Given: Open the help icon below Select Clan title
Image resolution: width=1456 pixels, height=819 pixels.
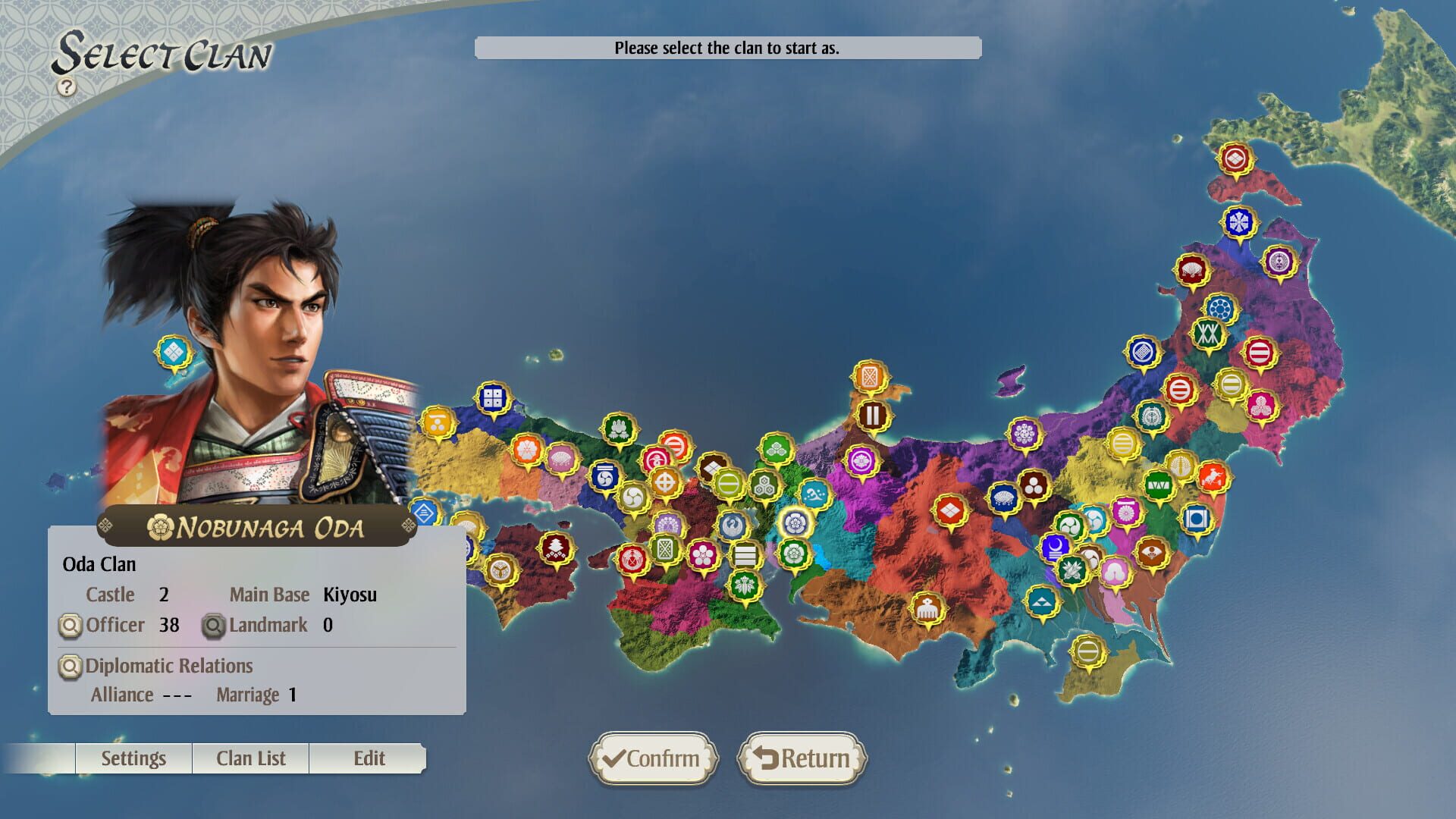Looking at the screenshot, I should (x=67, y=86).
